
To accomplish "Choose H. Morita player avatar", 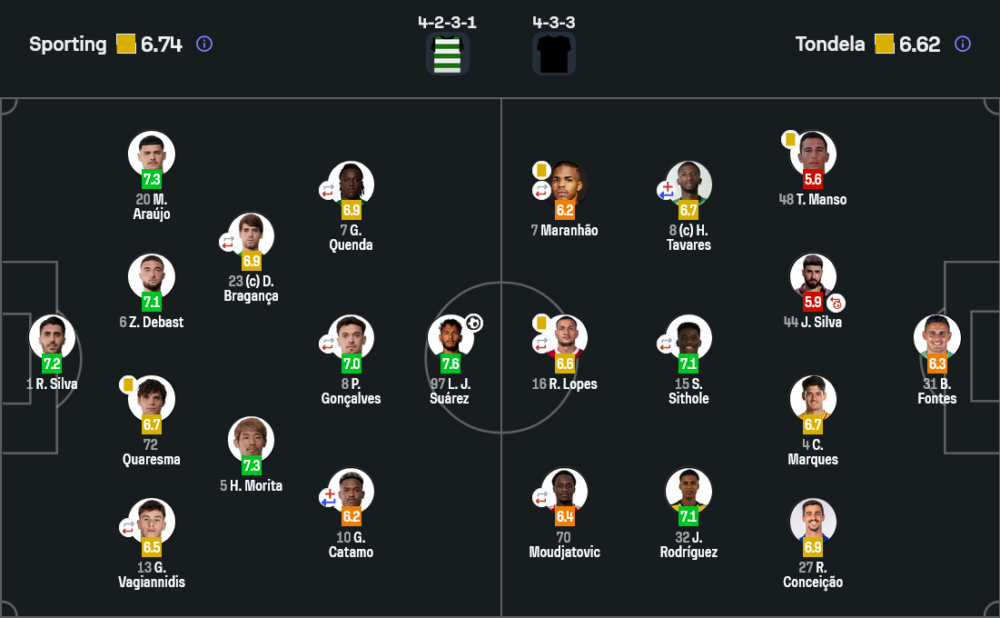I will (x=251, y=440).
